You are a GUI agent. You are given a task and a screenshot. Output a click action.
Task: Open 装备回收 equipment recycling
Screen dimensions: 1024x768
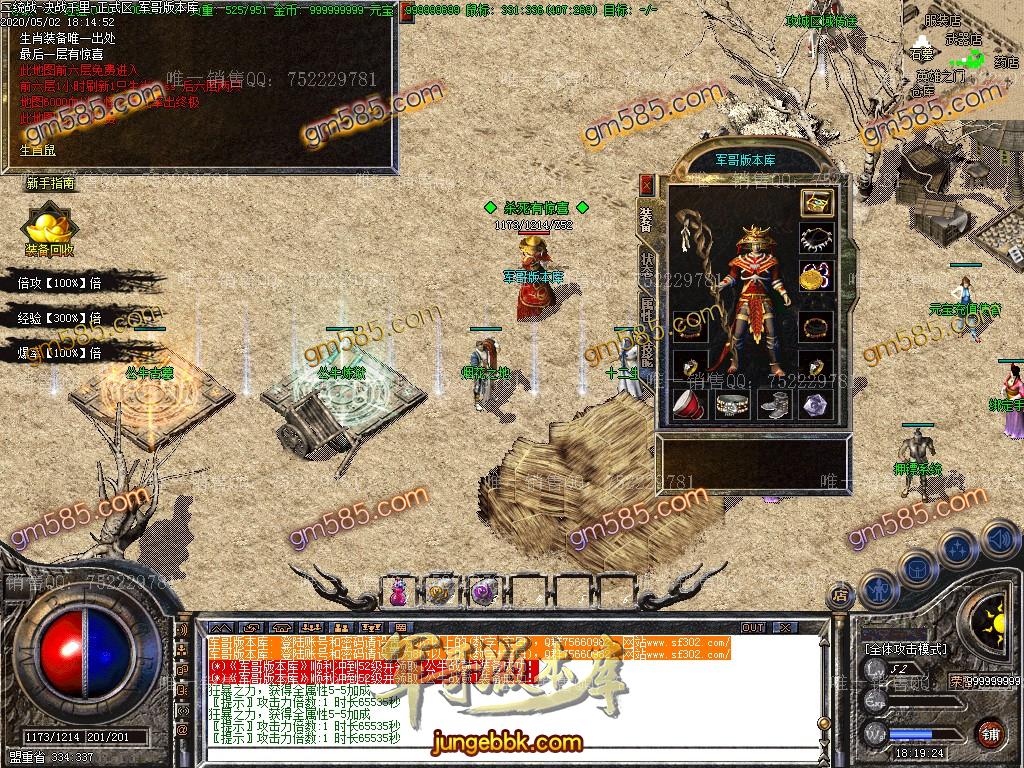pos(48,231)
